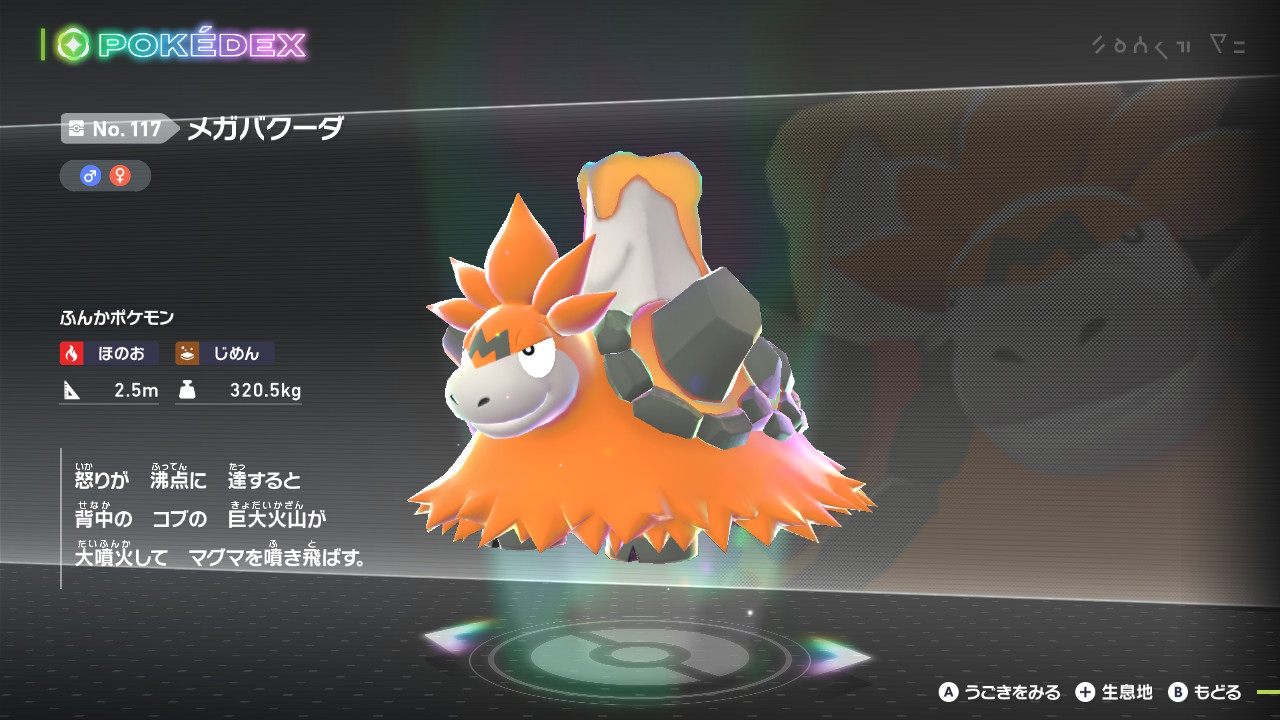Select the red female gender icon
Screen dimensions: 1280x720
(x=120, y=176)
